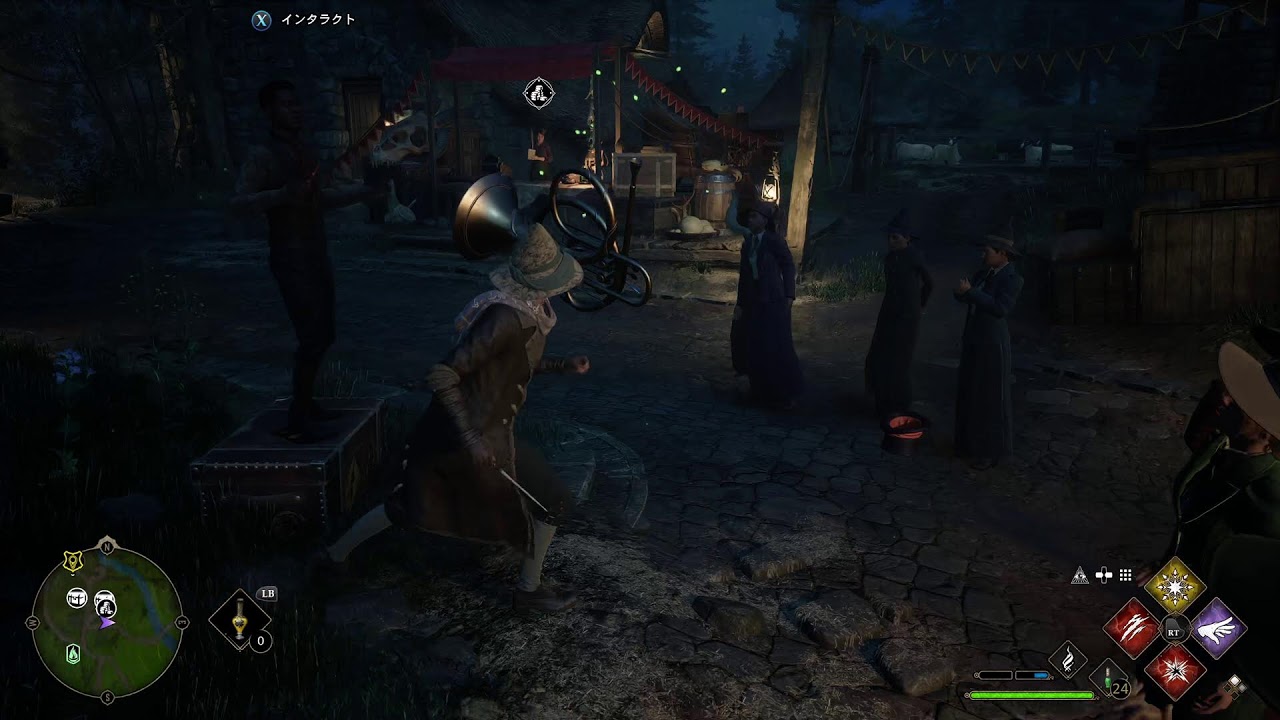Click the green Floo Flame minimap marker
The image size is (1280, 720).
click(73, 654)
